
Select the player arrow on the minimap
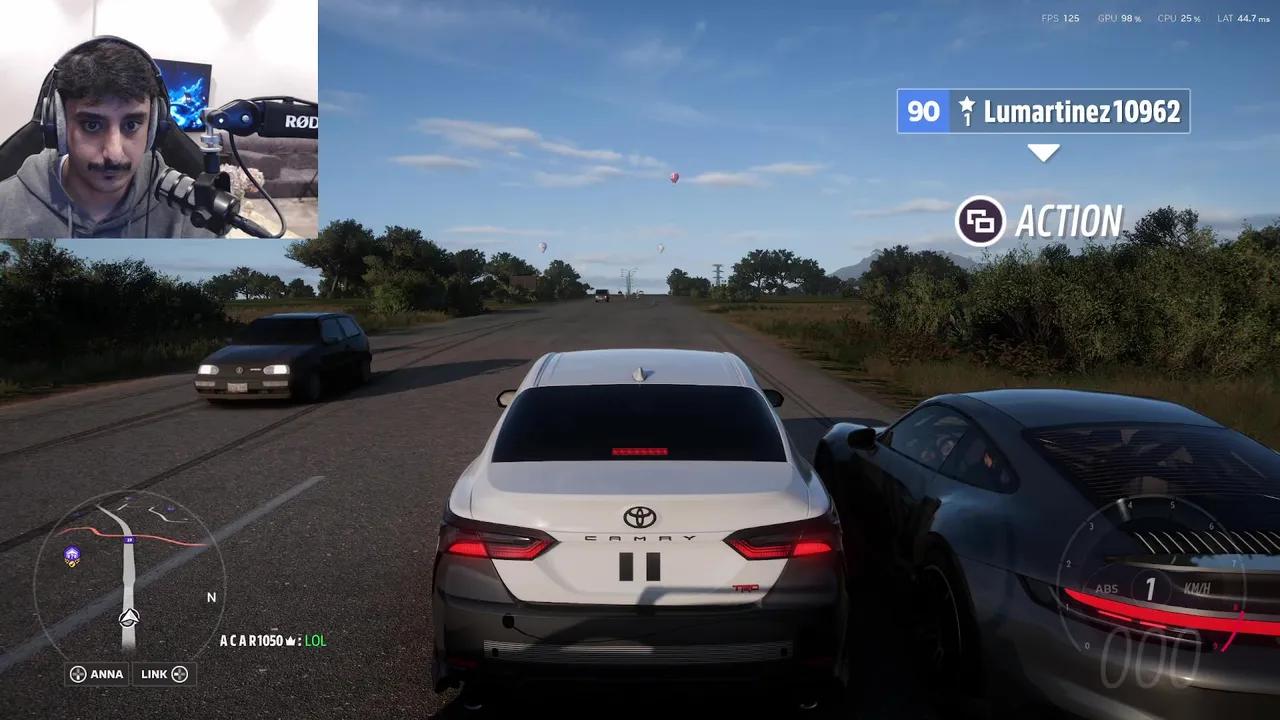[x=128, y=617]
